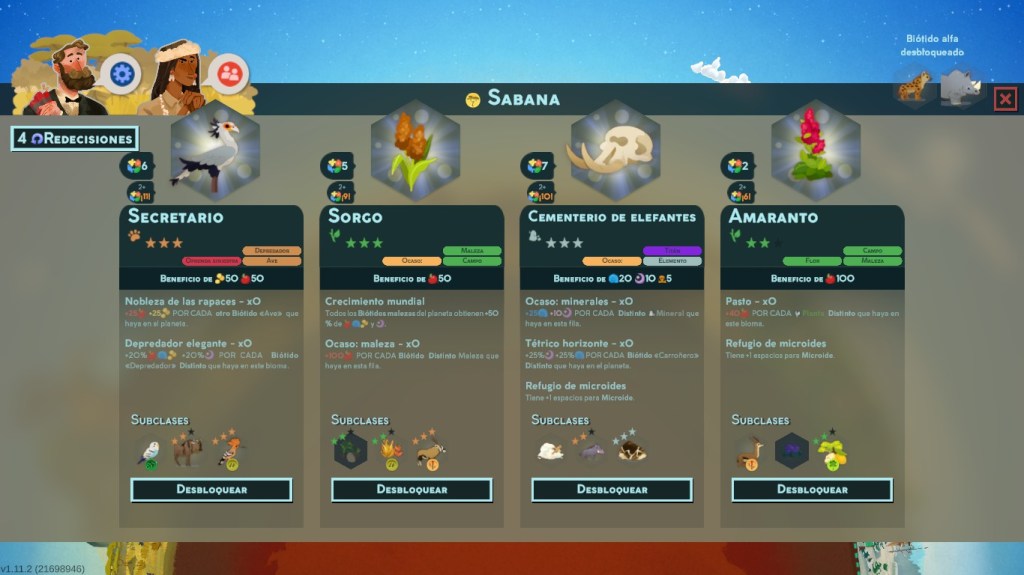
Task: Select the Secretario bird hexagon portrait
Action: [214, 152]
